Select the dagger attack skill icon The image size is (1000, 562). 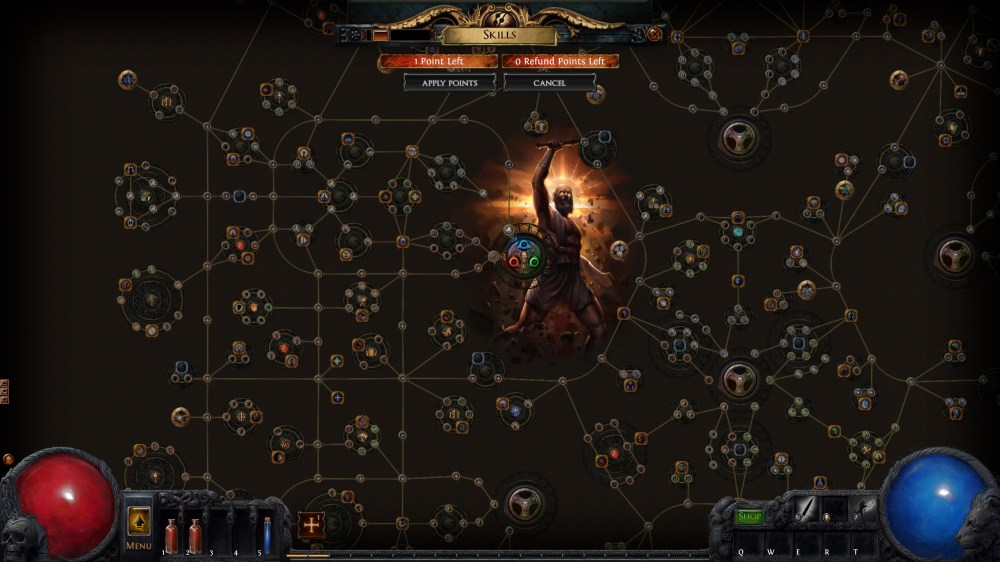pos(806,510)
